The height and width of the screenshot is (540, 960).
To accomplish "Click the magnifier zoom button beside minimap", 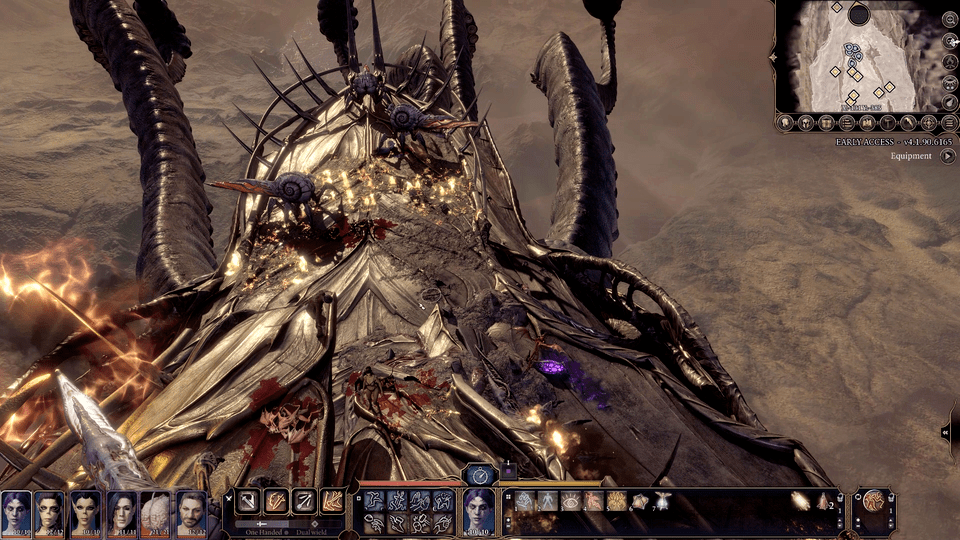I will [949, 19].
